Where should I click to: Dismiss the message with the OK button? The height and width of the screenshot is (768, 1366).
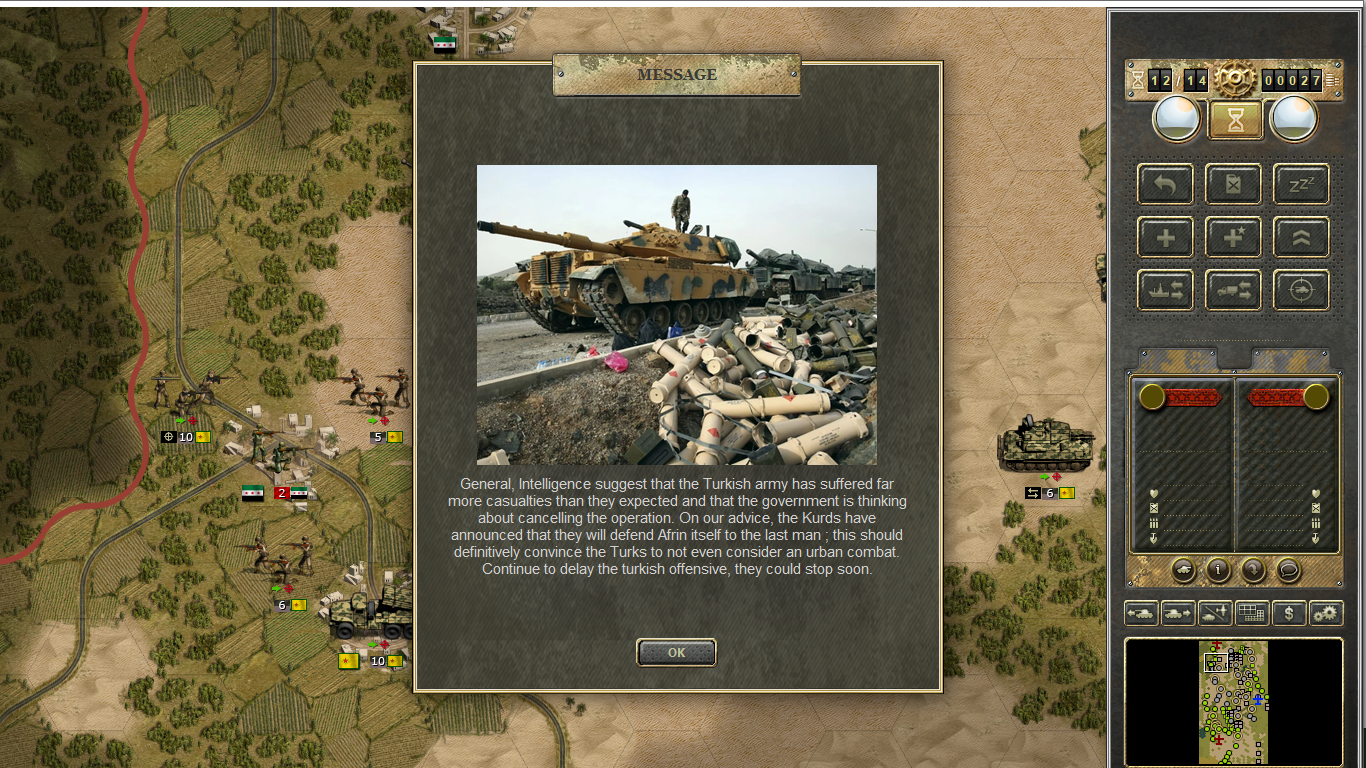pos(676,653)
